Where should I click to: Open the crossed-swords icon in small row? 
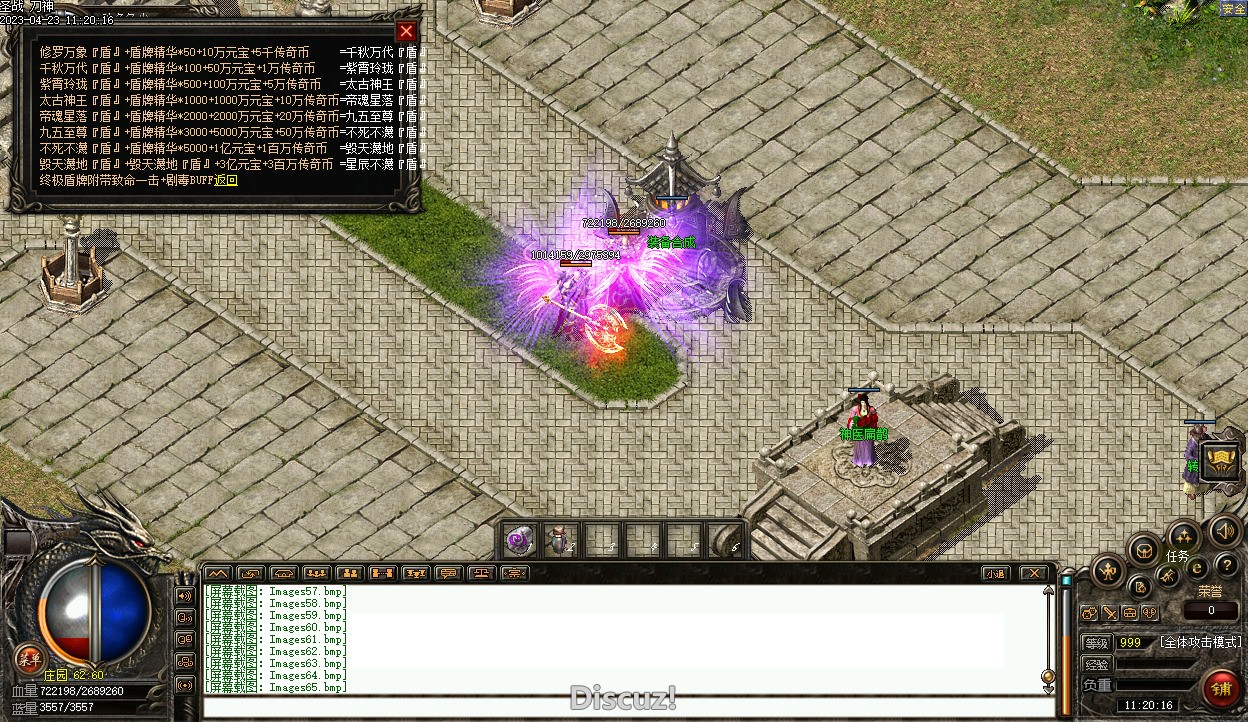[x=1110, y=613]
